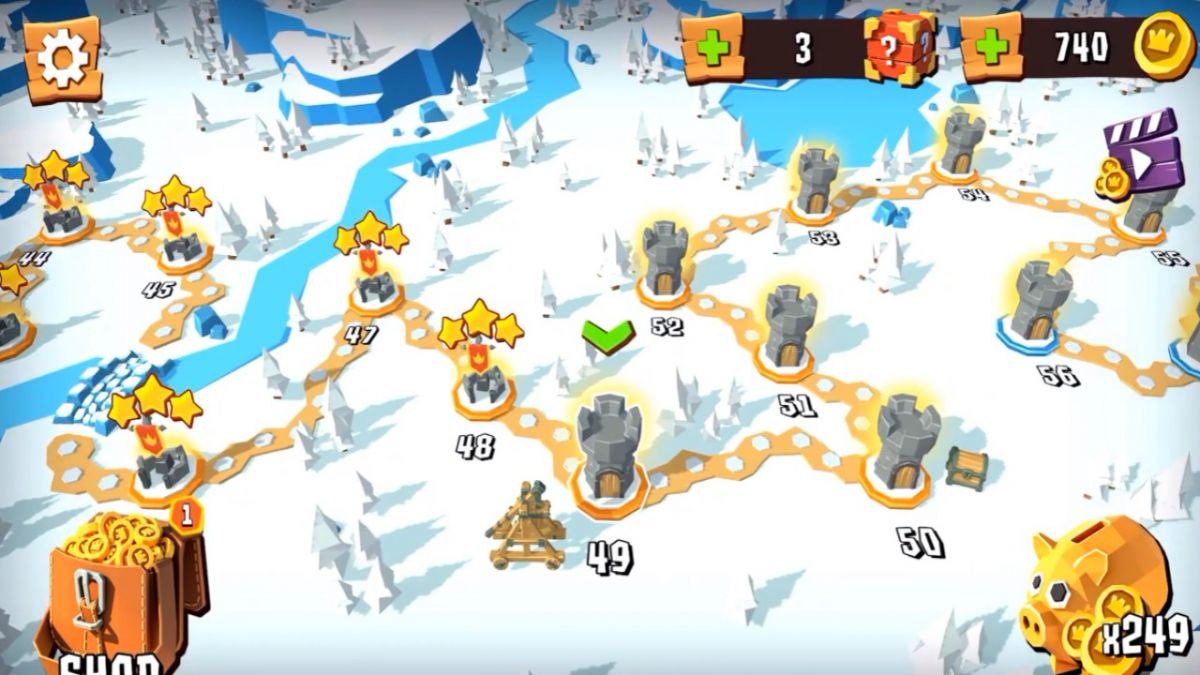Select level 54 tower
This screenshot has height=675, width=1200.
pyautogui.click(x=961, y=143)
